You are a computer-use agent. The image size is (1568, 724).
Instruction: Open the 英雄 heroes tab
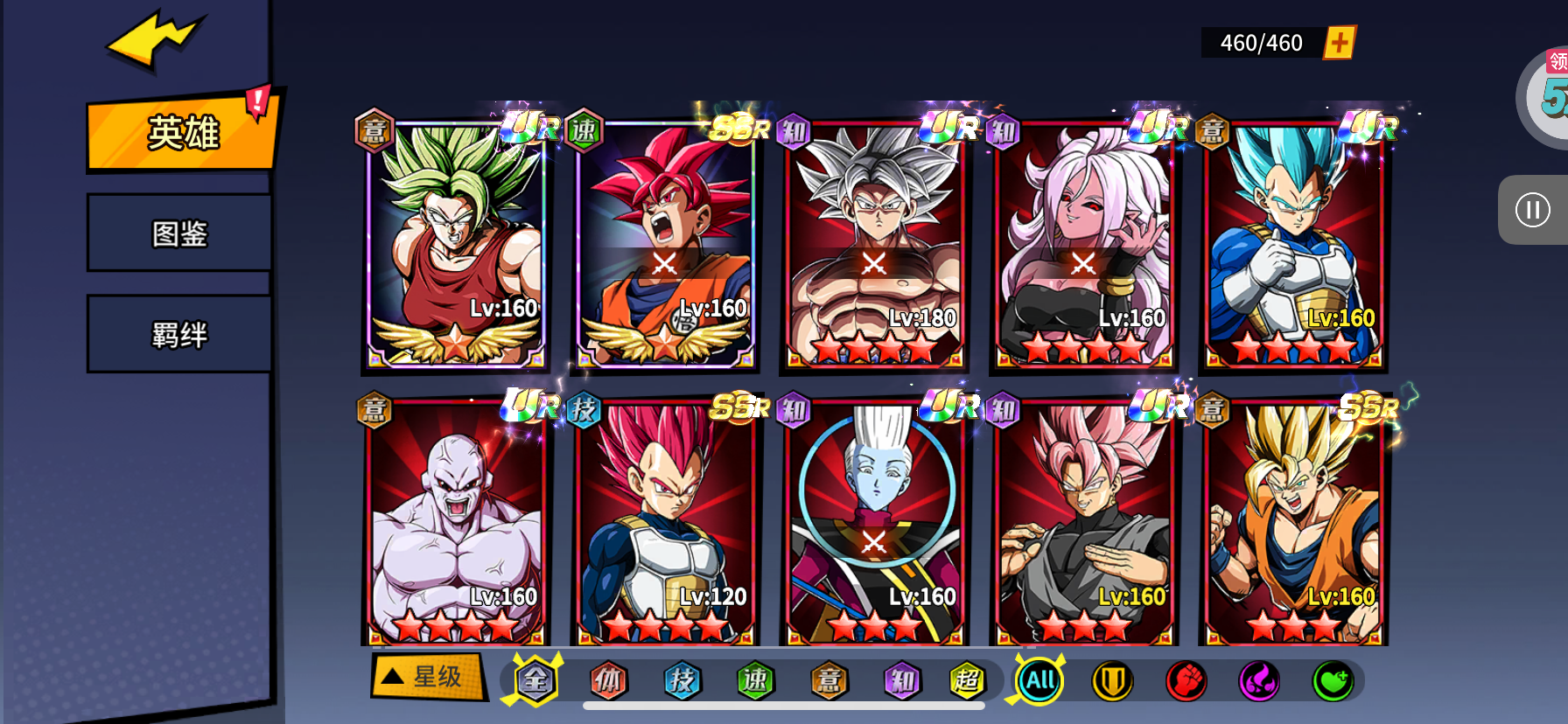[182, 133]
